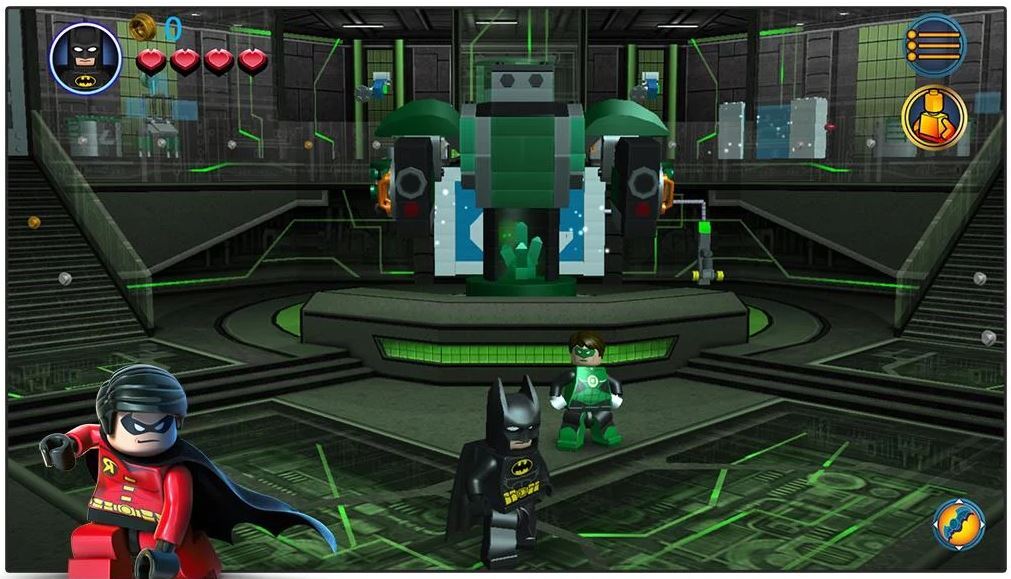Open the yellow minifigure character select
This screenshot has height=579, width=1011.
(x=933, y=116)
